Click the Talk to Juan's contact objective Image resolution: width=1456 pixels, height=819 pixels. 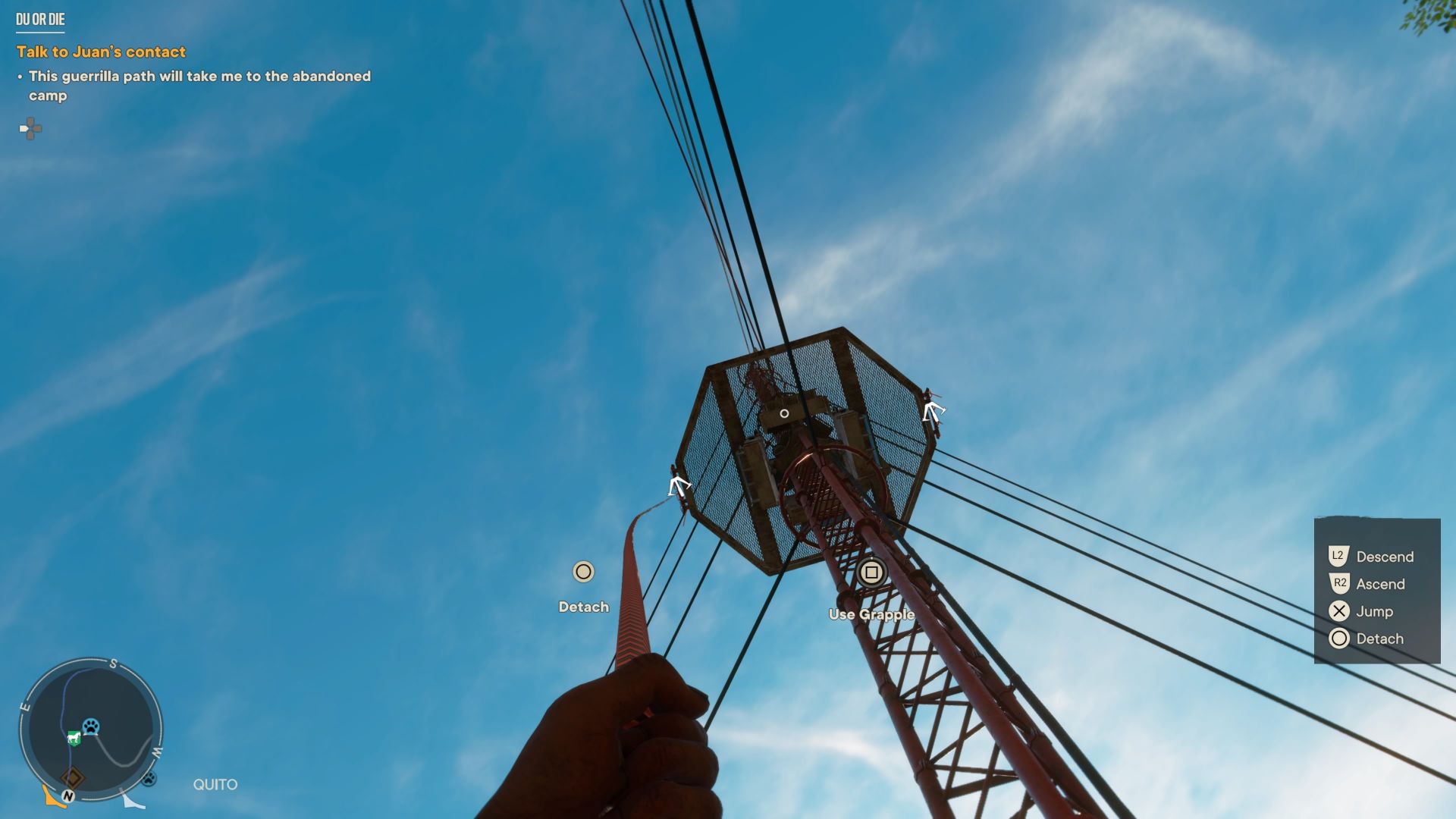(x=101, y=52)
